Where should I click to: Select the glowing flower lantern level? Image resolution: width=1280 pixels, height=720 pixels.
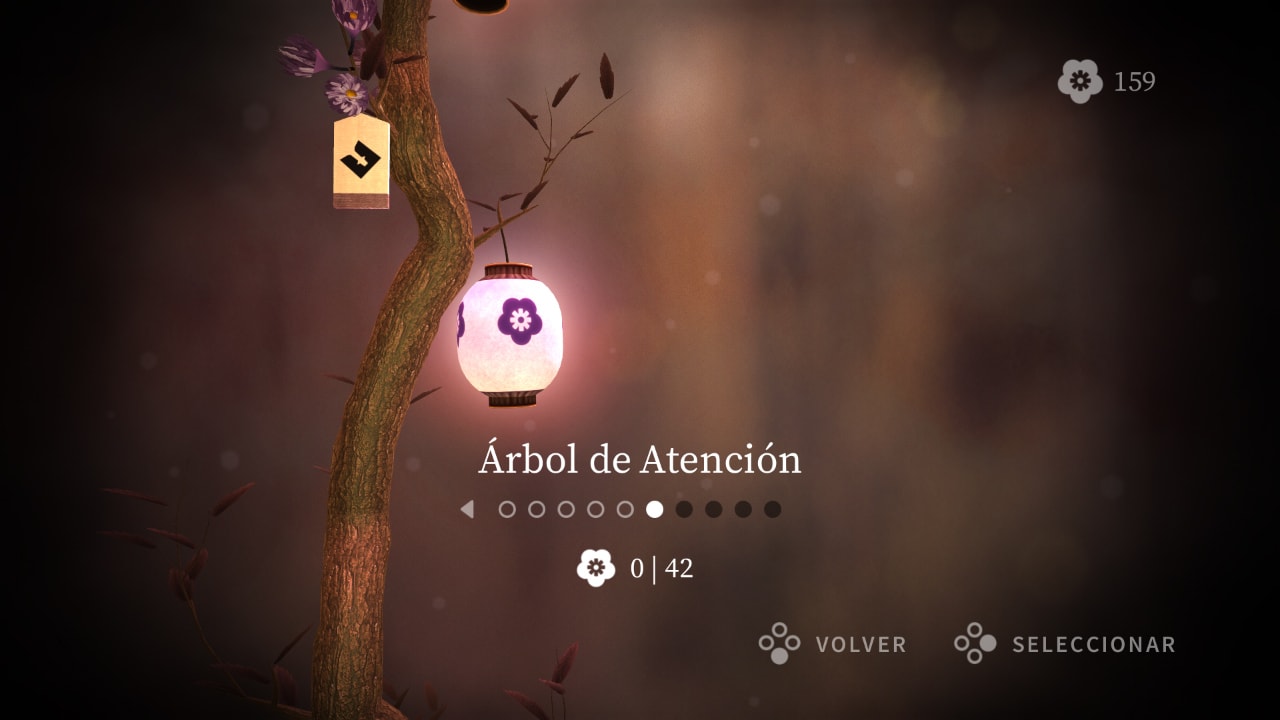click(510, 334)
